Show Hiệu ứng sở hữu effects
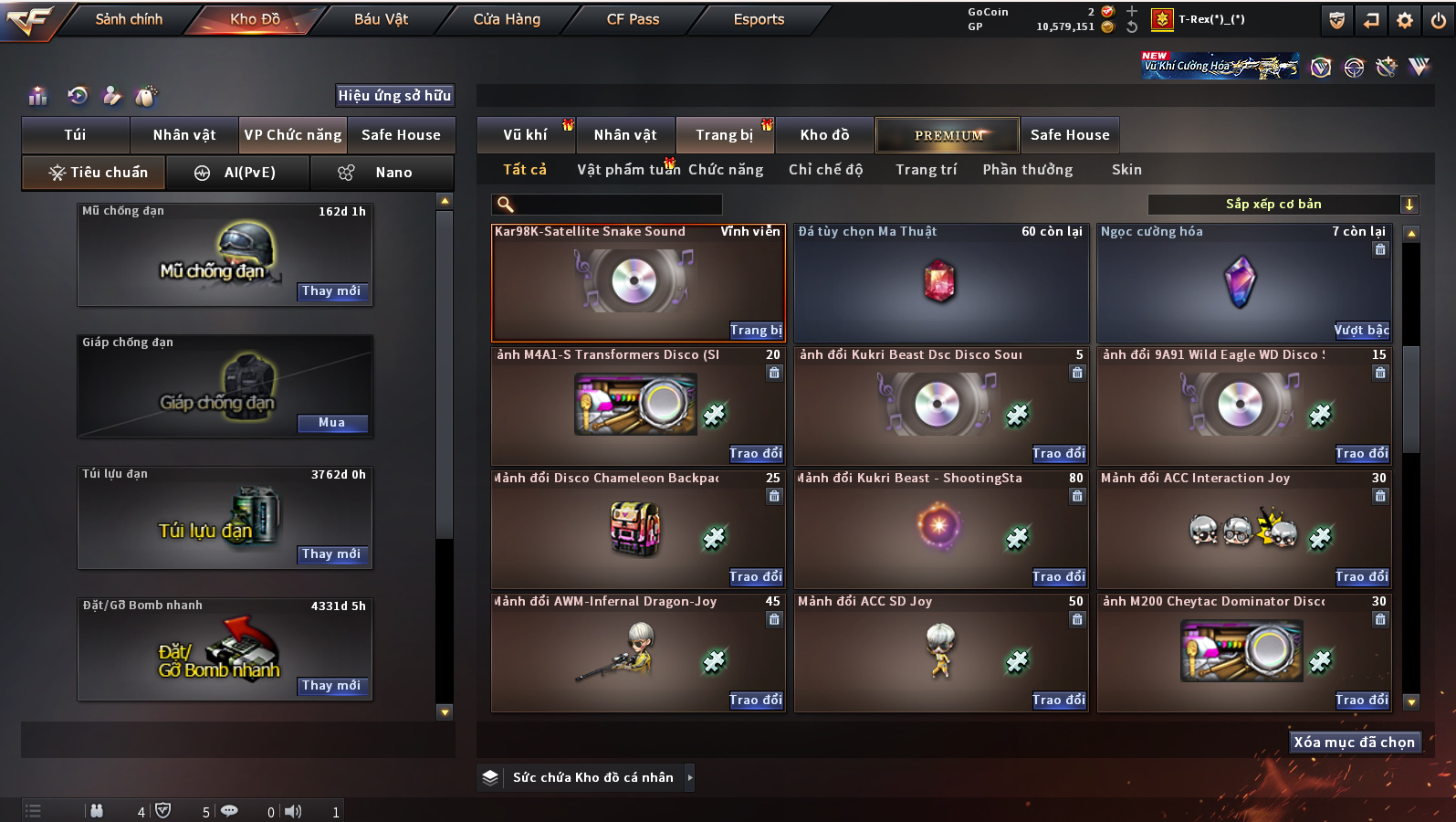 (394, 96)
